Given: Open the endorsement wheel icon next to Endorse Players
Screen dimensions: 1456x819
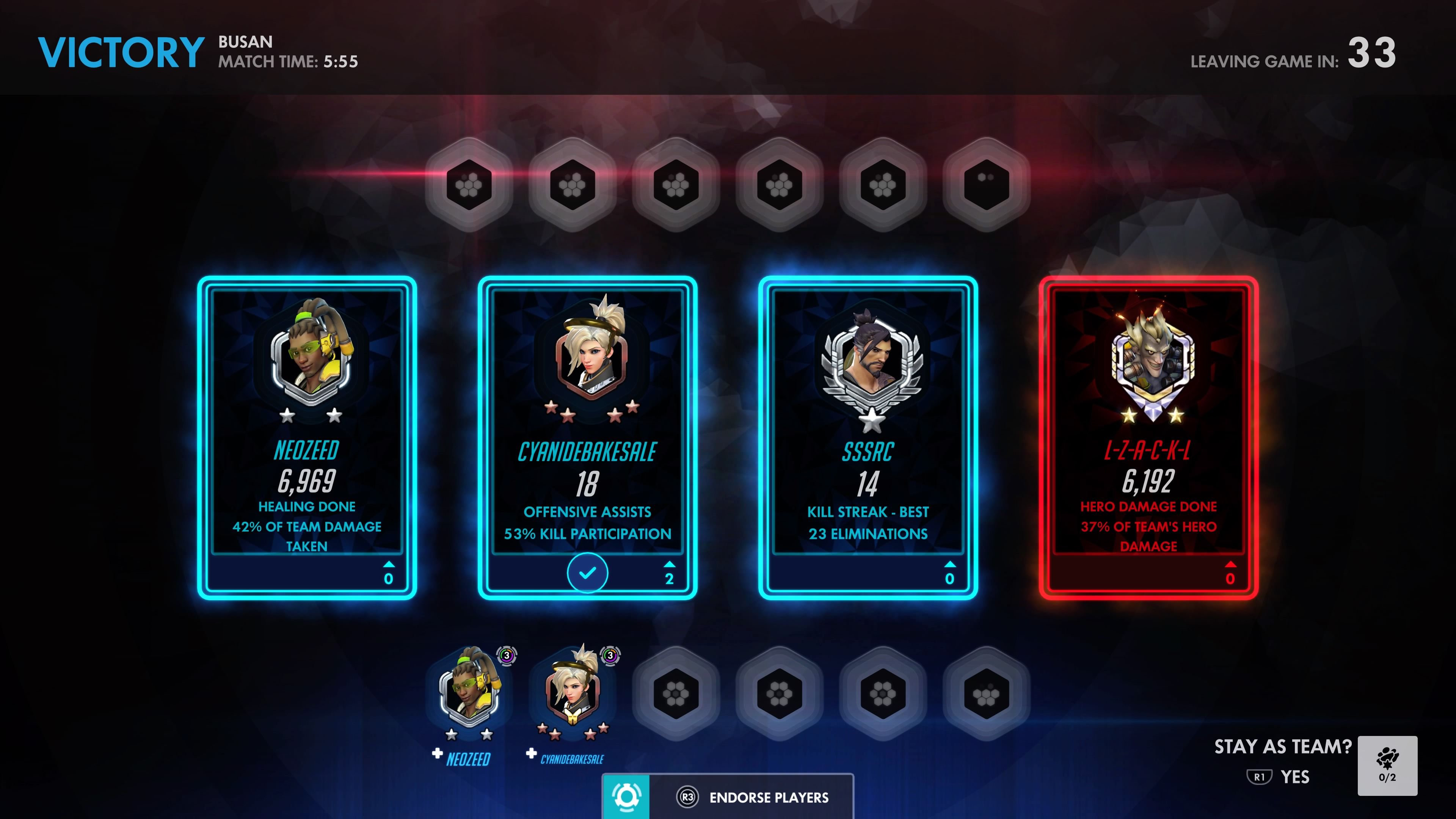Looking at the screenshot, I should click(x=626, y=797).
